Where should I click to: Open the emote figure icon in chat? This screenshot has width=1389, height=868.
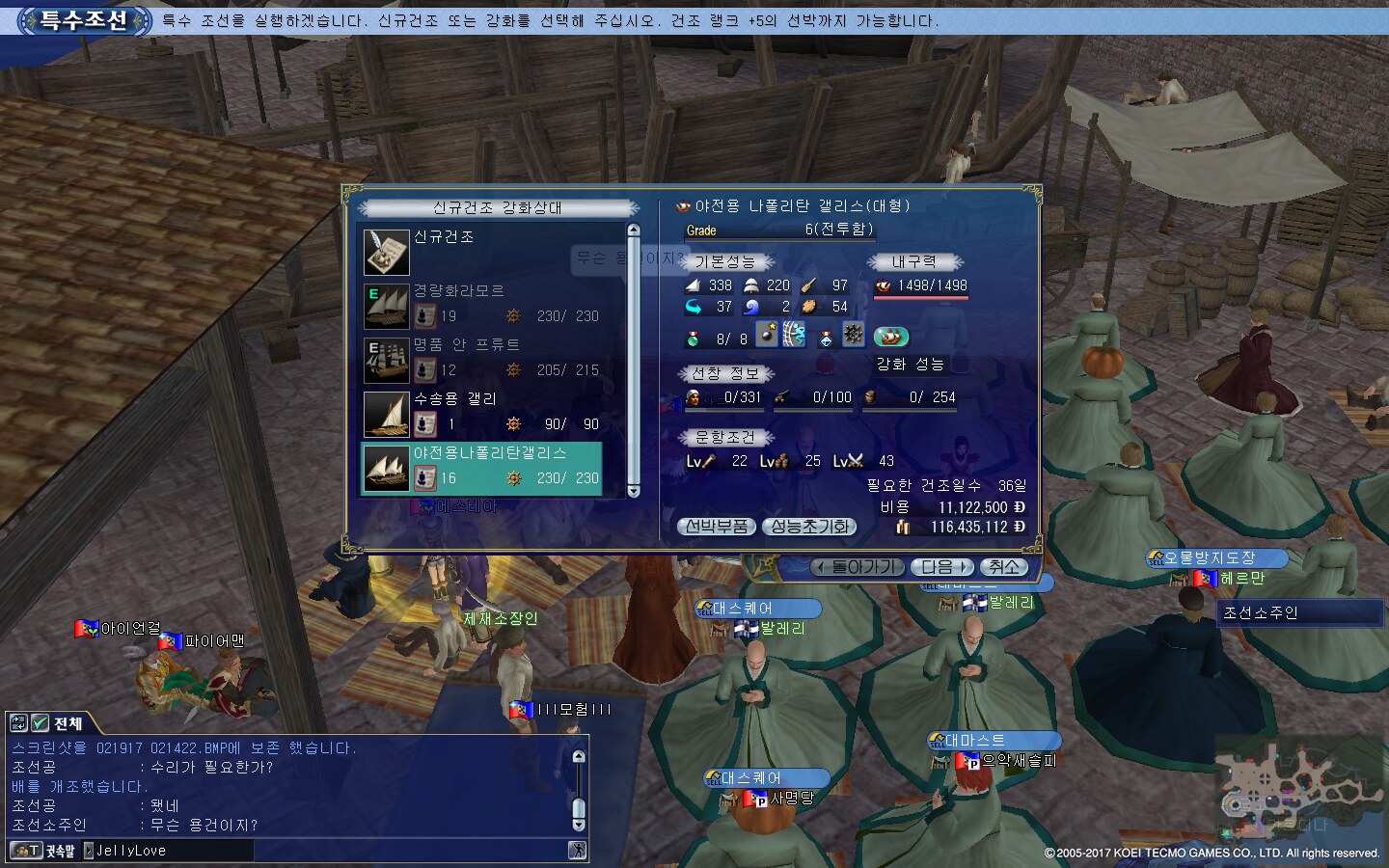tap(577, 851)
